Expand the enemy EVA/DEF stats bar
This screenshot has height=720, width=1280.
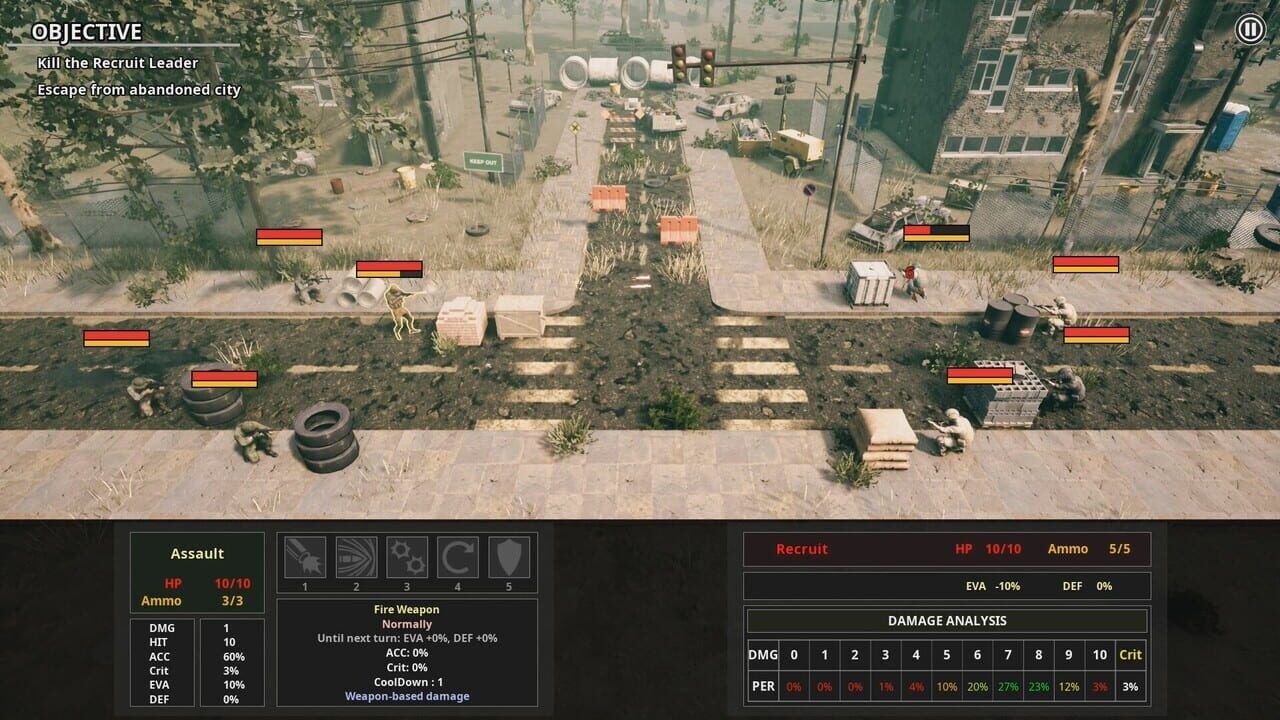click(x=946, y=585)
